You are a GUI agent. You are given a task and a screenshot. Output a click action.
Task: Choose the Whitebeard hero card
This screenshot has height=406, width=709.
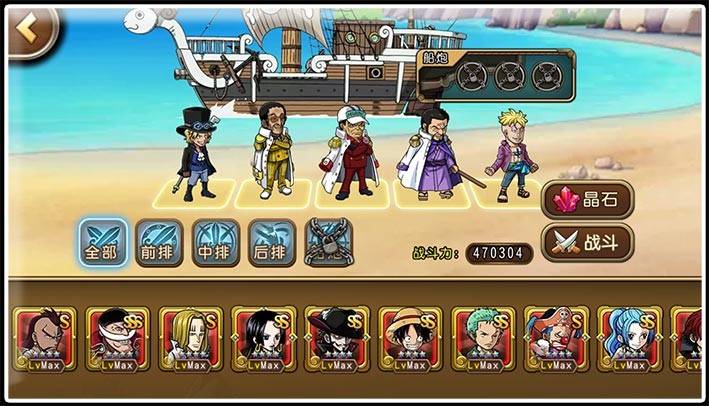point(118,338)
